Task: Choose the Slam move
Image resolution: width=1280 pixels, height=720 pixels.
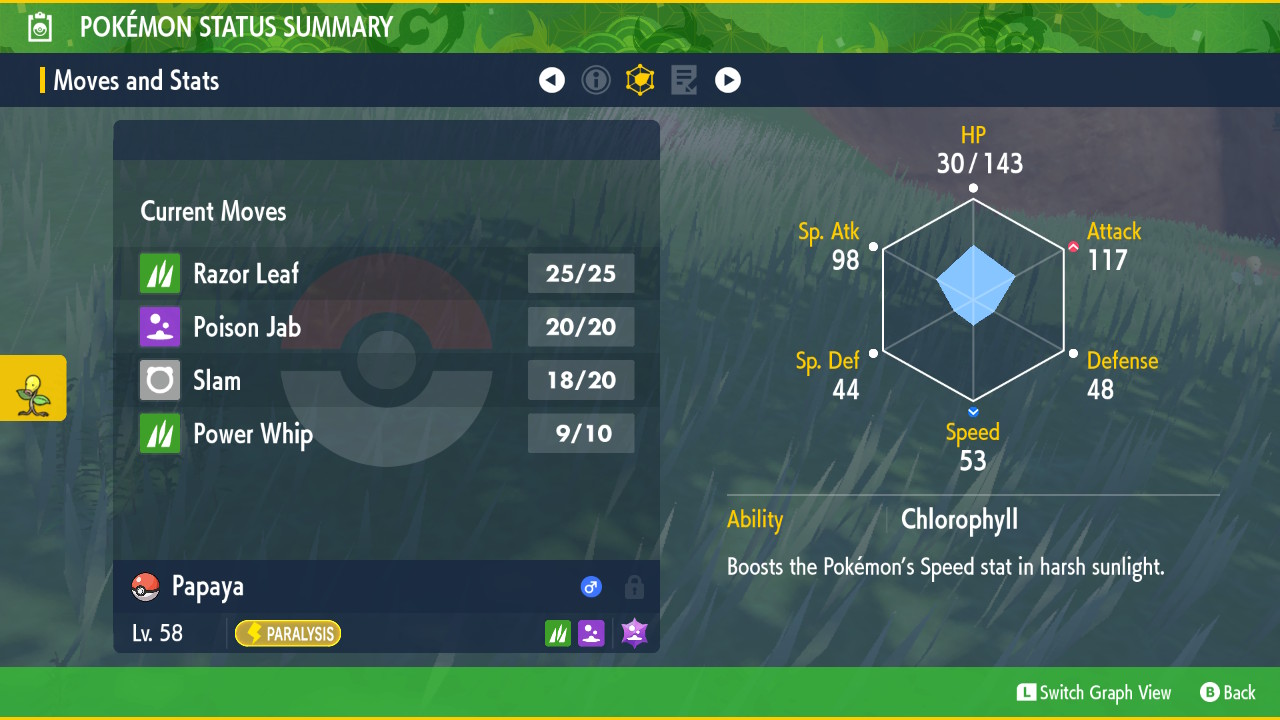Action: [x=386, y=380]
